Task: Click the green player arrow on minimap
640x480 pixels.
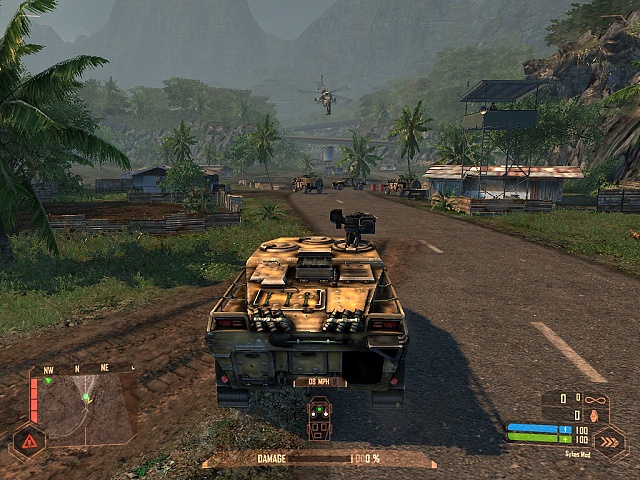Action: click(x=87, y=398)
